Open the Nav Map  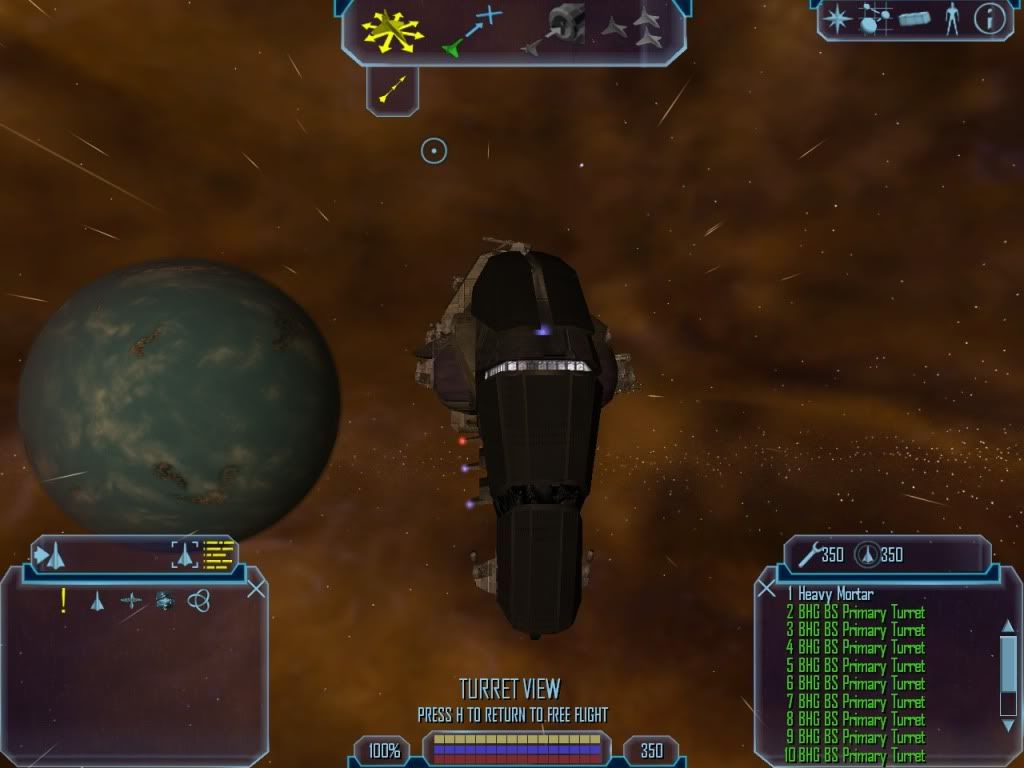pos(875,19)
